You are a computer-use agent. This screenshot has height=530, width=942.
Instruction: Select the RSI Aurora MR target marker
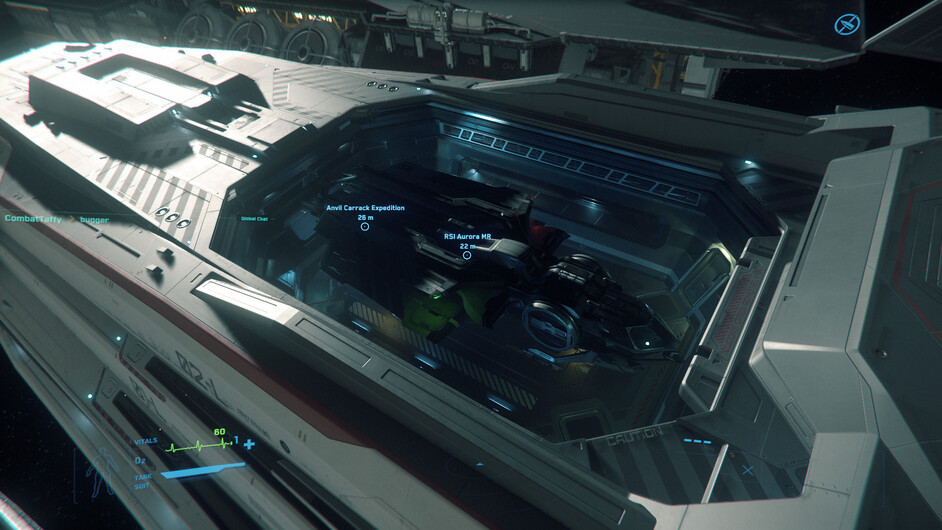click(467, 255)
